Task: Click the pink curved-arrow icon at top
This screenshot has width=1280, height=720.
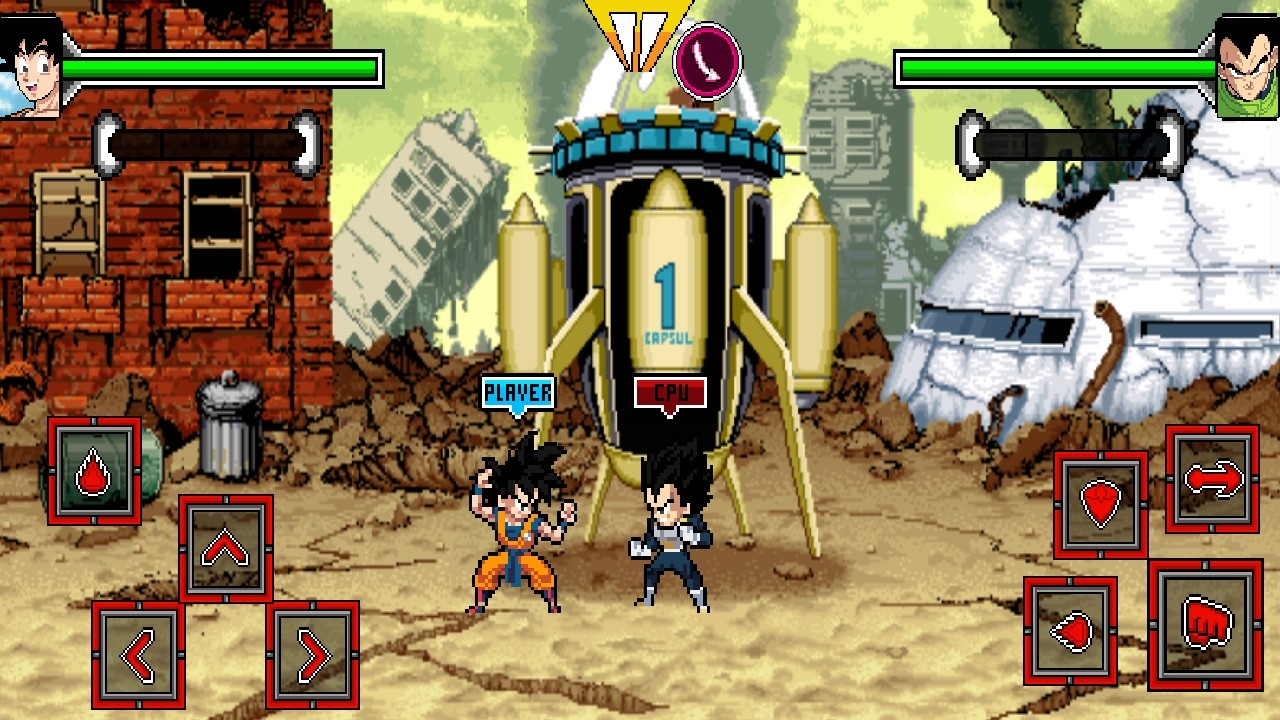Action: point(707,62)
